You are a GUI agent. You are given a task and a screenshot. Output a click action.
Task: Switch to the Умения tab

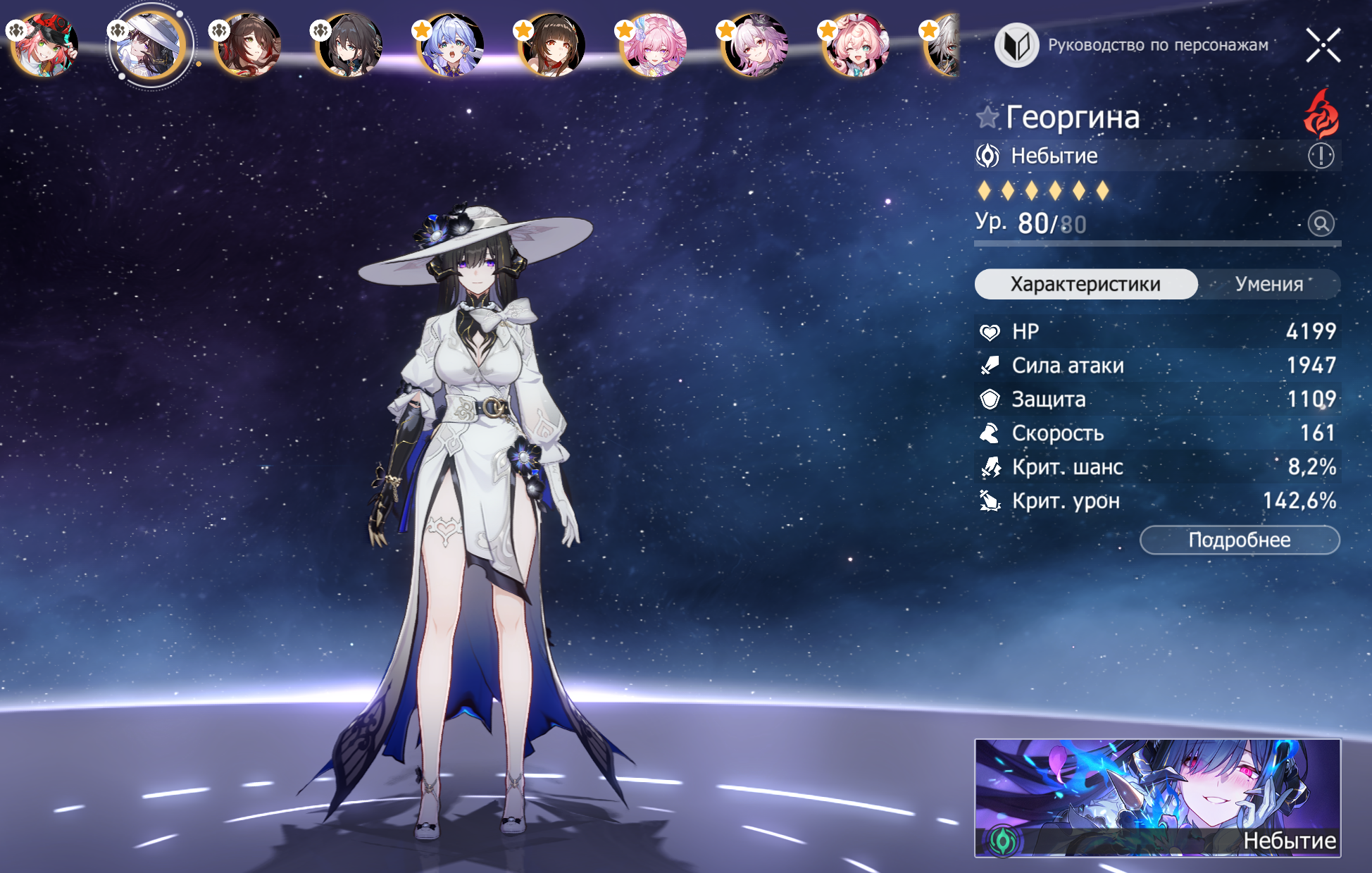[1268, 284]
